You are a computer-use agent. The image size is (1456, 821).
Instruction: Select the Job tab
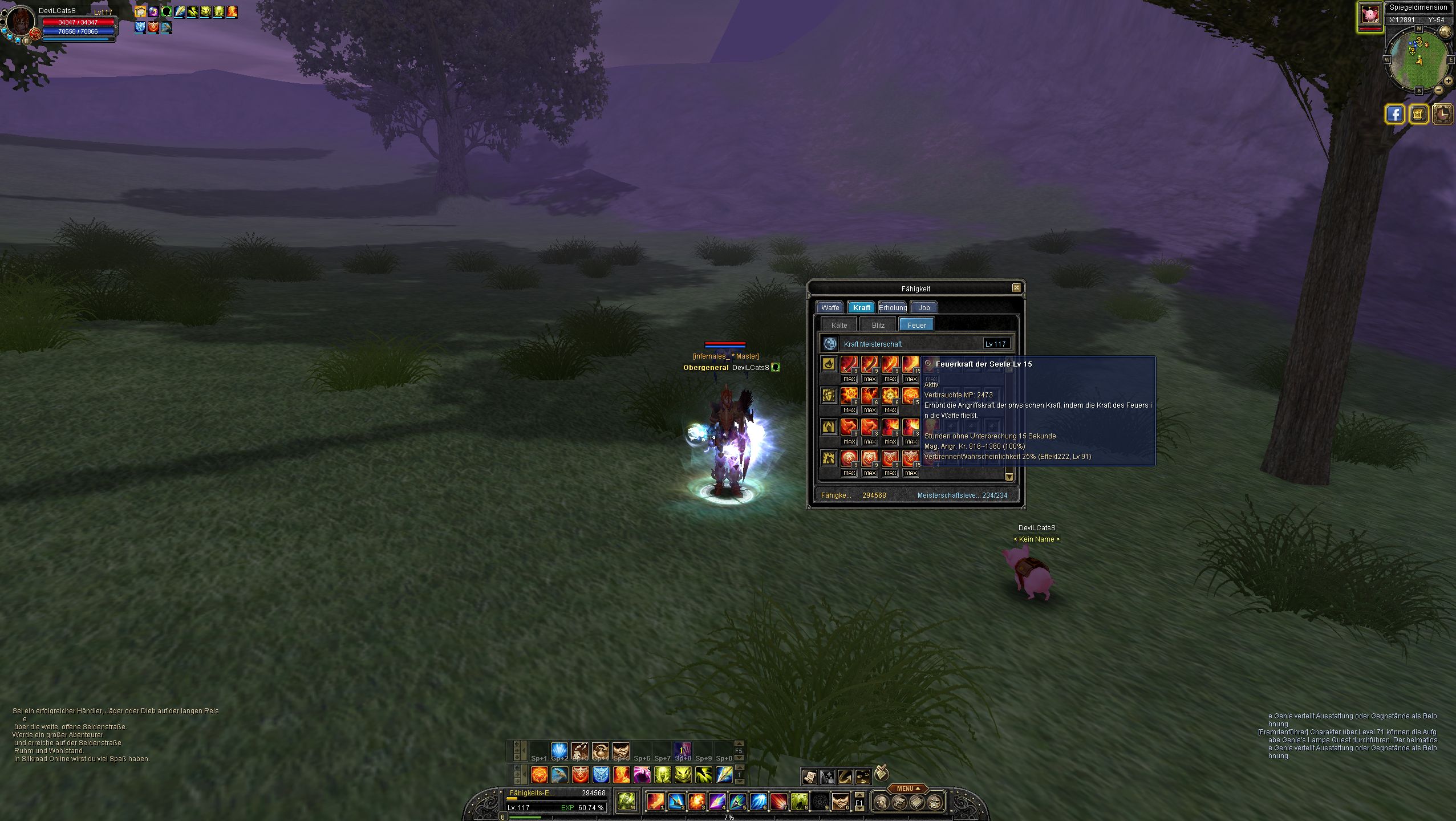click(x=924, y=308)
